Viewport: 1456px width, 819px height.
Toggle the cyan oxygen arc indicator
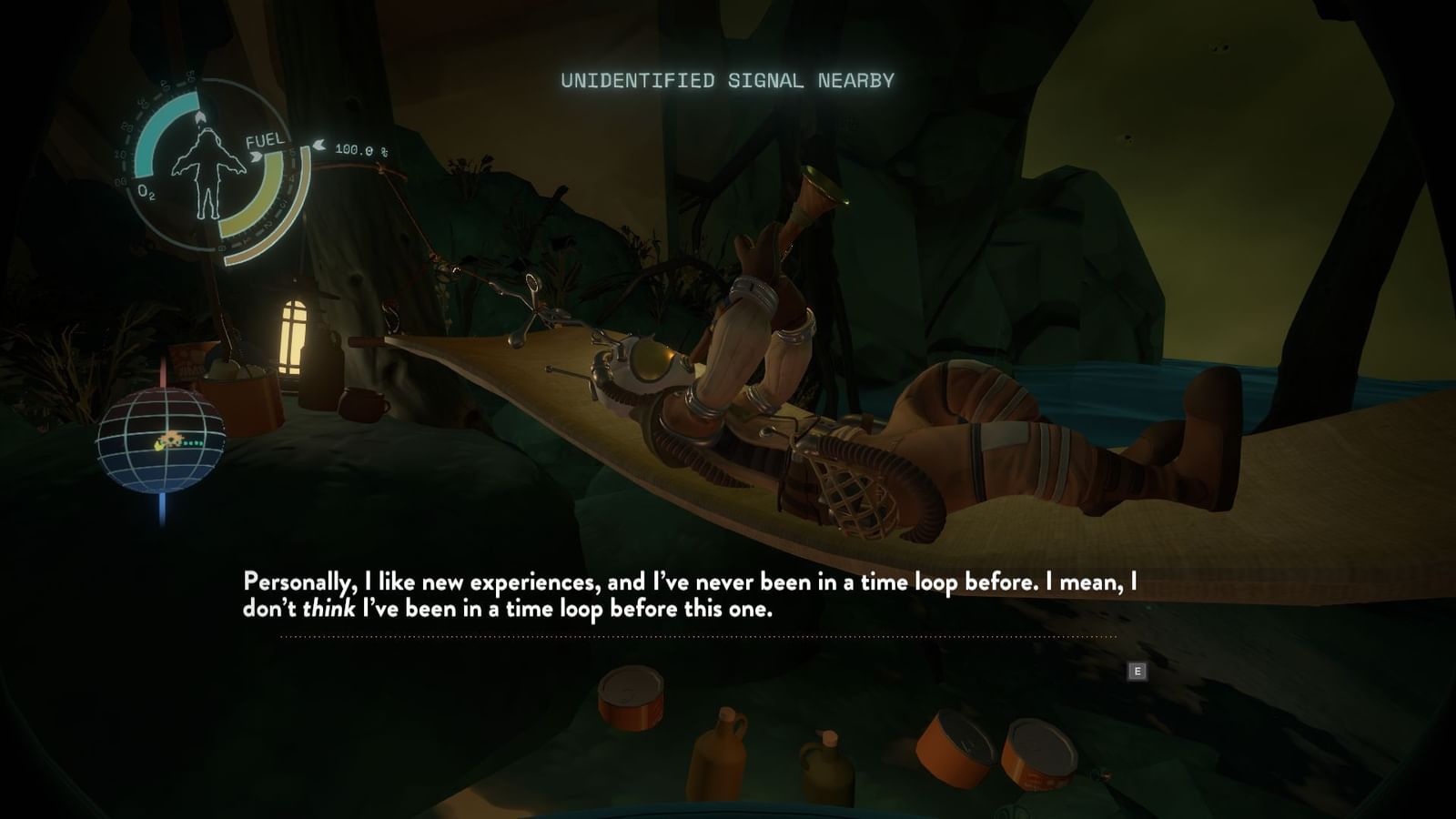[x=153, y=139]
